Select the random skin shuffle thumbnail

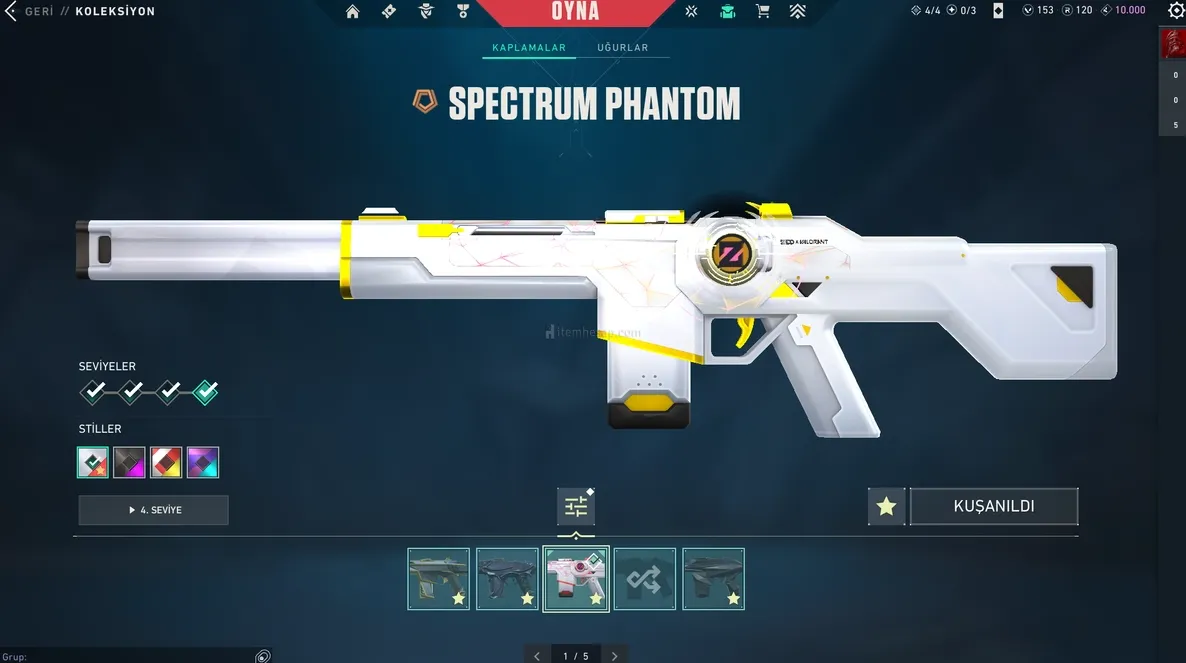pyautogui.click(x=644, y=579)
